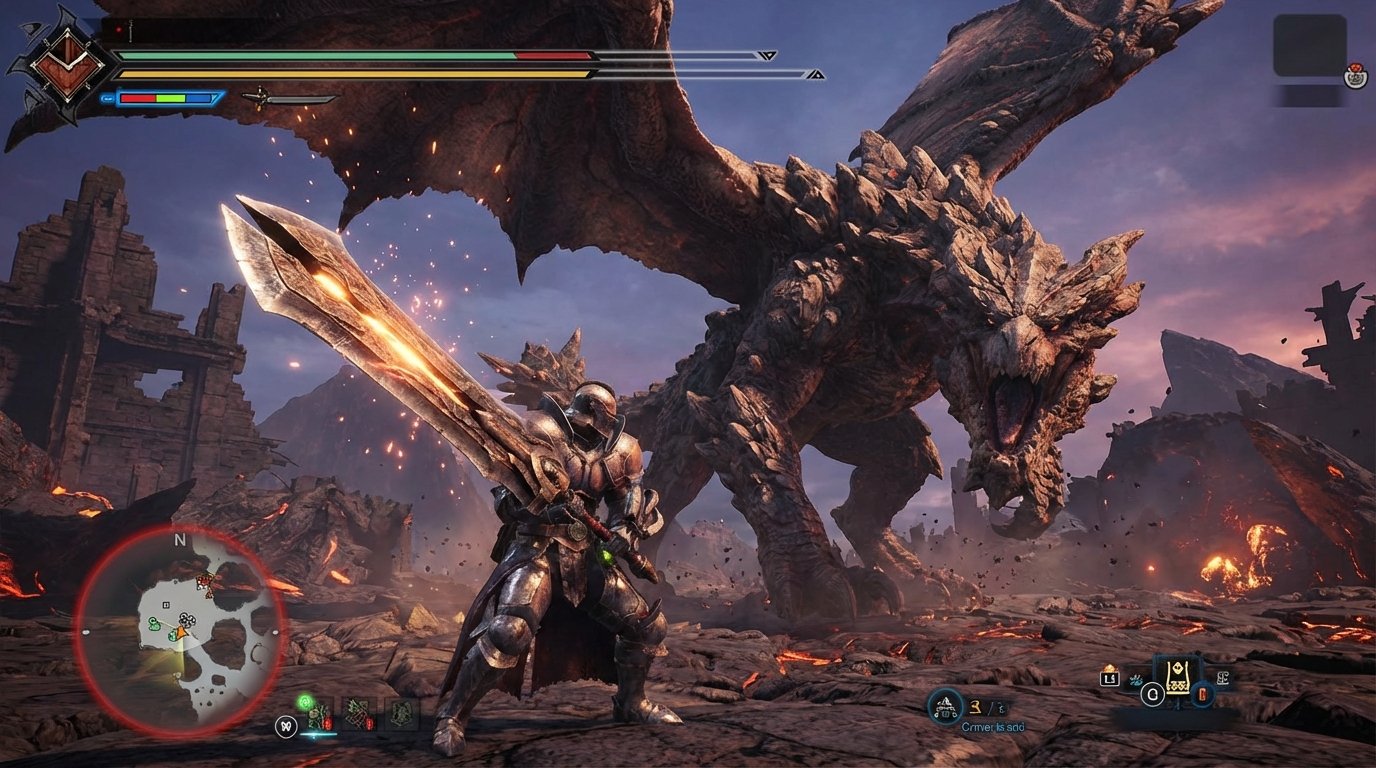This screenshot has width=1376, height=768.
Task: Click the red whetstone icon right of the circle button
Action: coord(1203,694)
